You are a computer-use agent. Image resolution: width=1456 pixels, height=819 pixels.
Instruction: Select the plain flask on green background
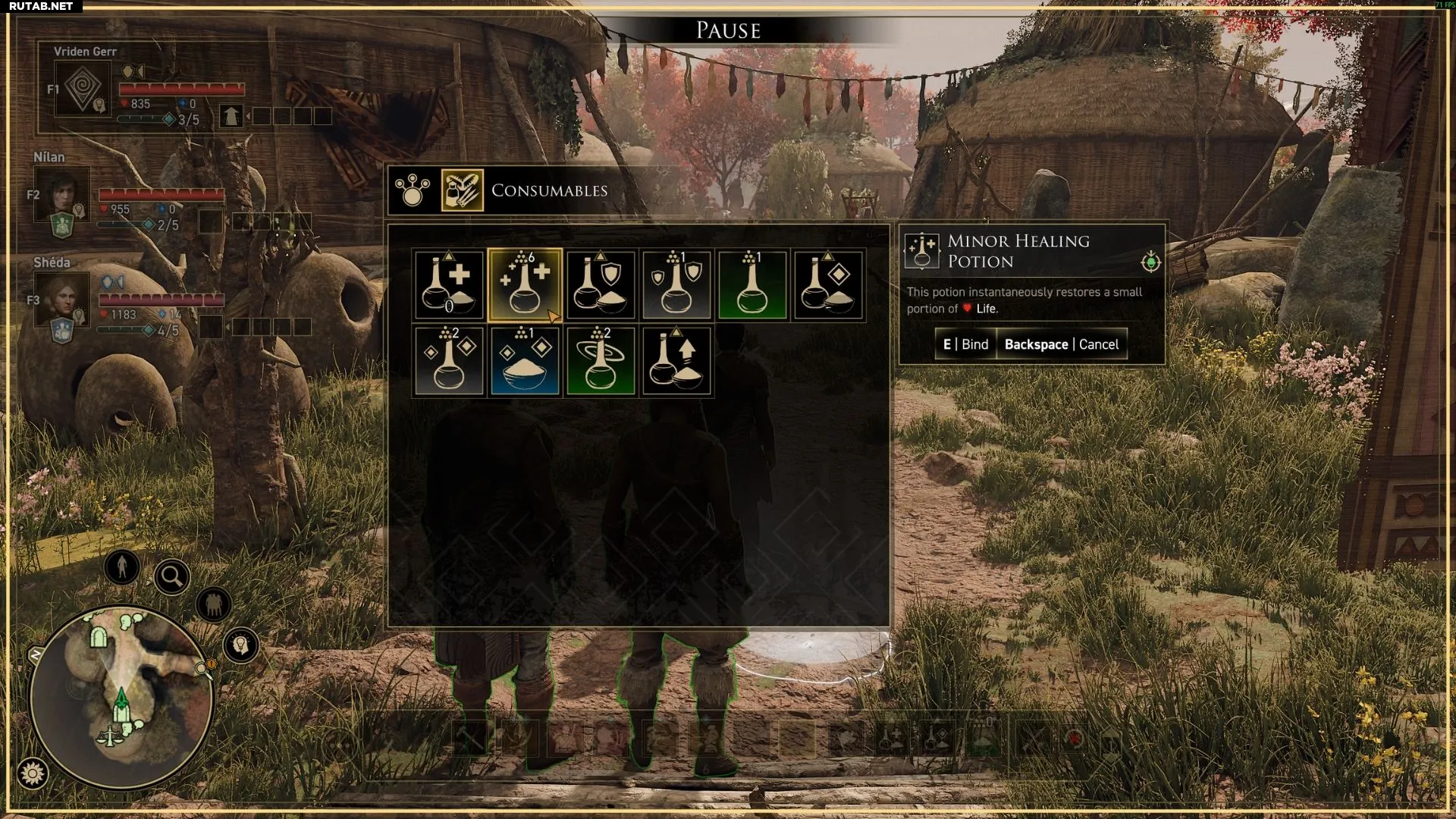pos(752,285)
